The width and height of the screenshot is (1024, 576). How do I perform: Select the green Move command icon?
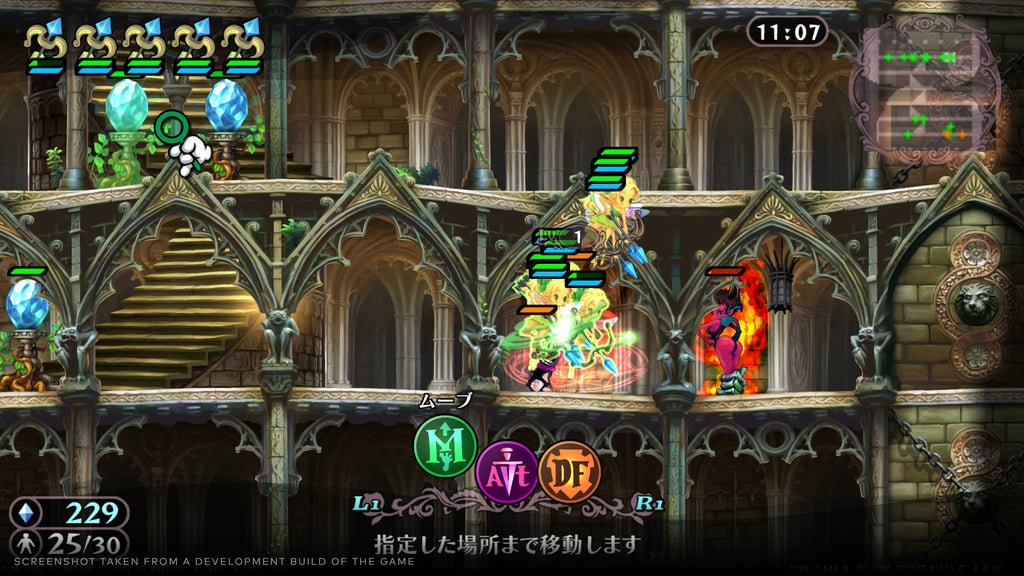445,446
